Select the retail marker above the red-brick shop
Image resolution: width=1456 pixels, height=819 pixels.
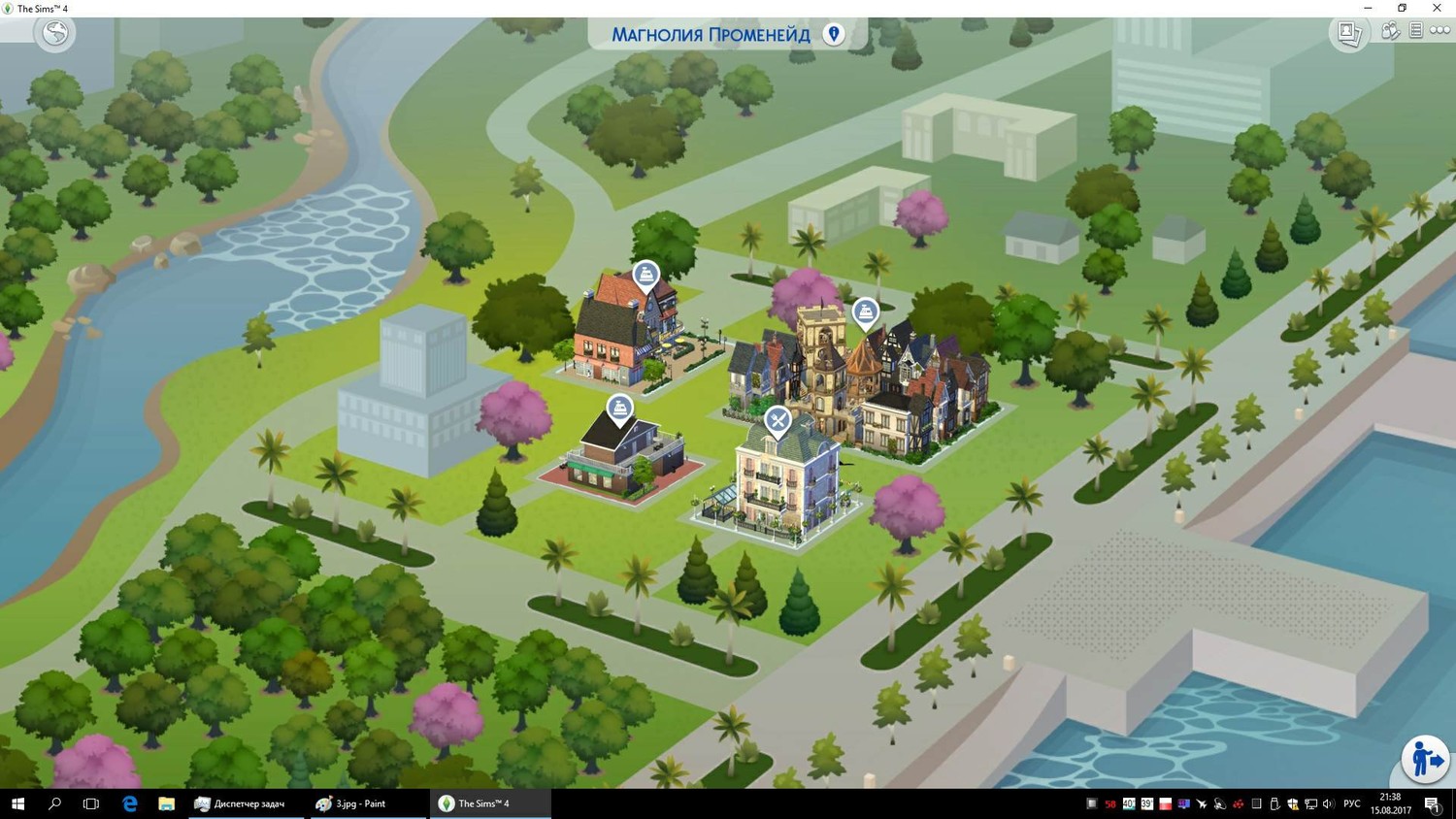pyautogui.click(x=646, y=276)
